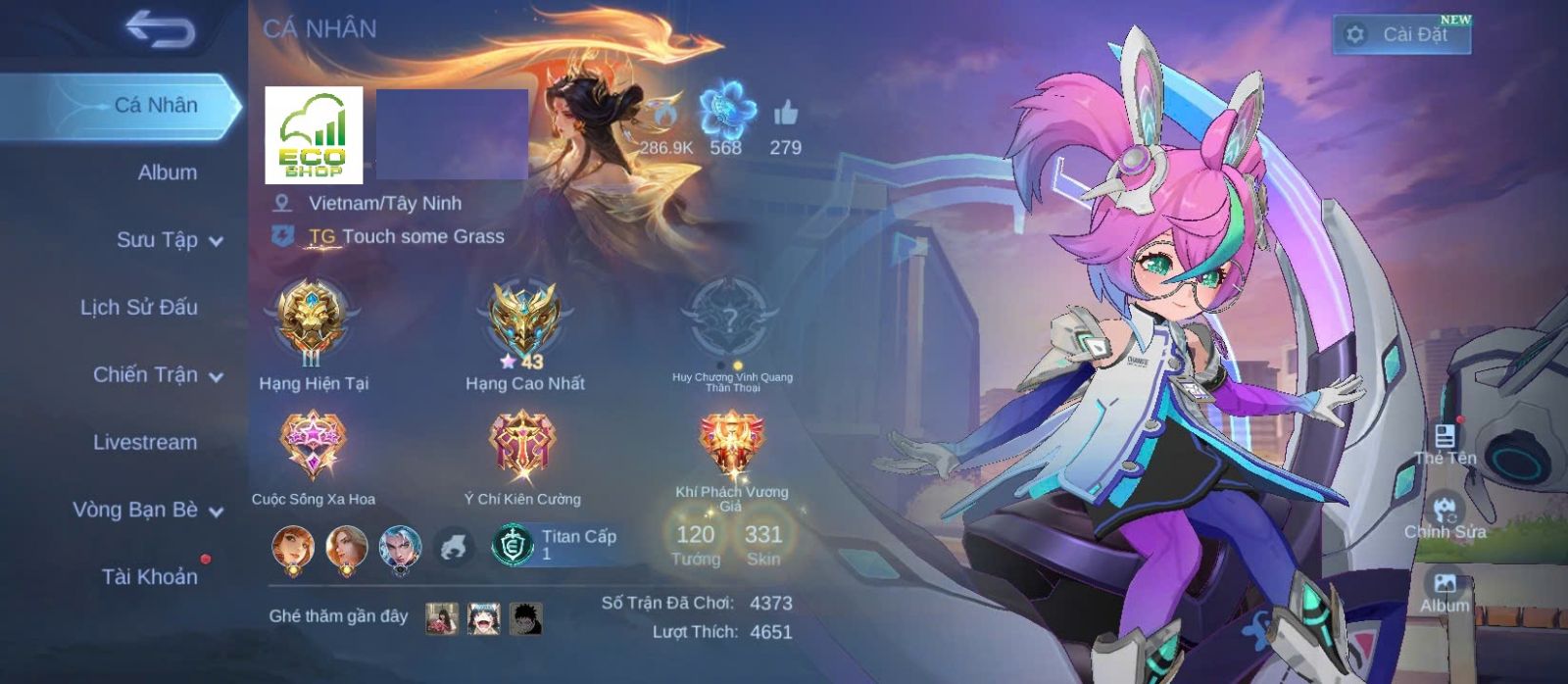Viewport: 1568px width, 684px height.
Task: Click the ECO Shop profile avatar
Action: tap(314, 135)
